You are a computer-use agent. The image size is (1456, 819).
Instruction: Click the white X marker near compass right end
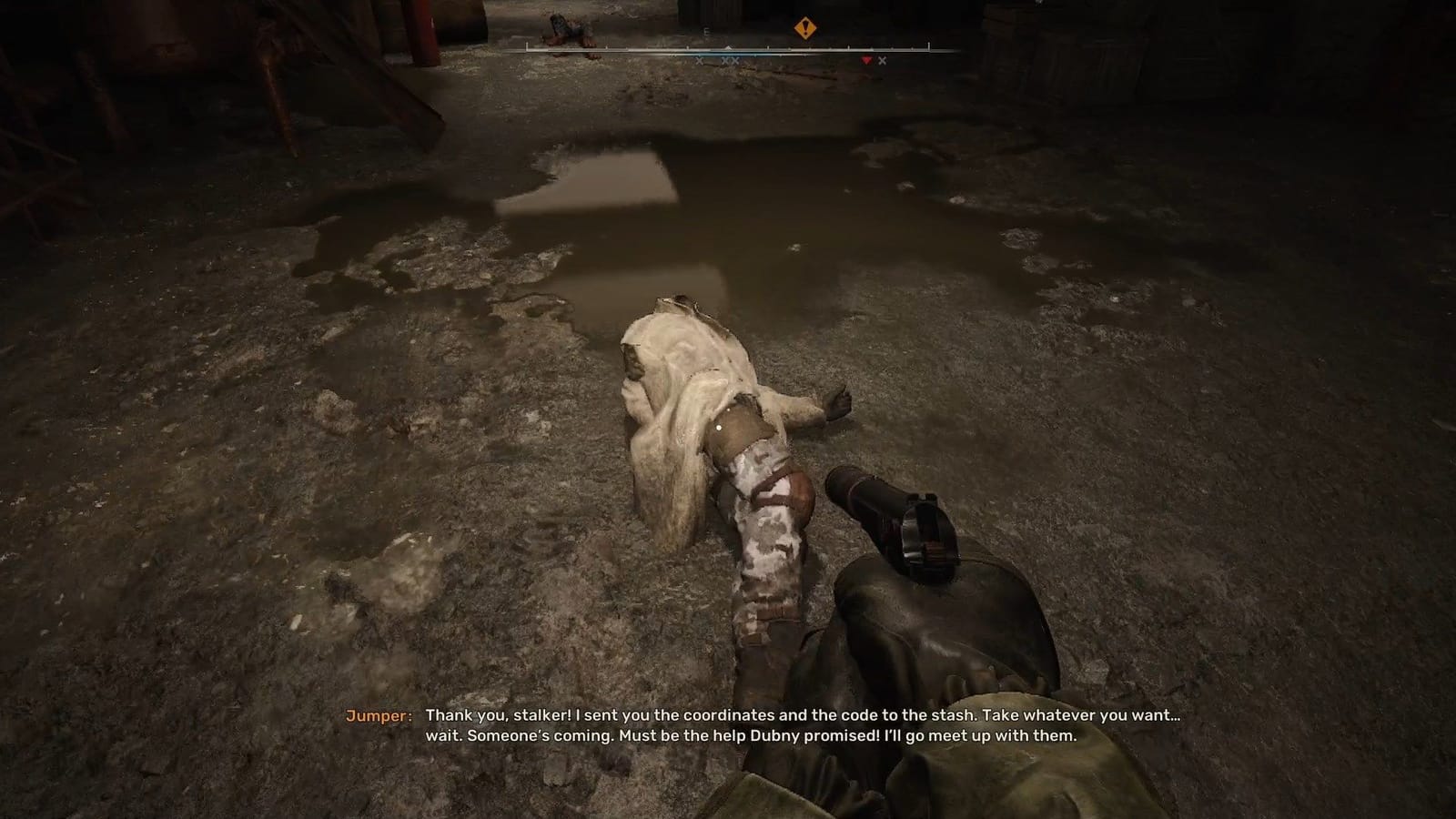882,59
